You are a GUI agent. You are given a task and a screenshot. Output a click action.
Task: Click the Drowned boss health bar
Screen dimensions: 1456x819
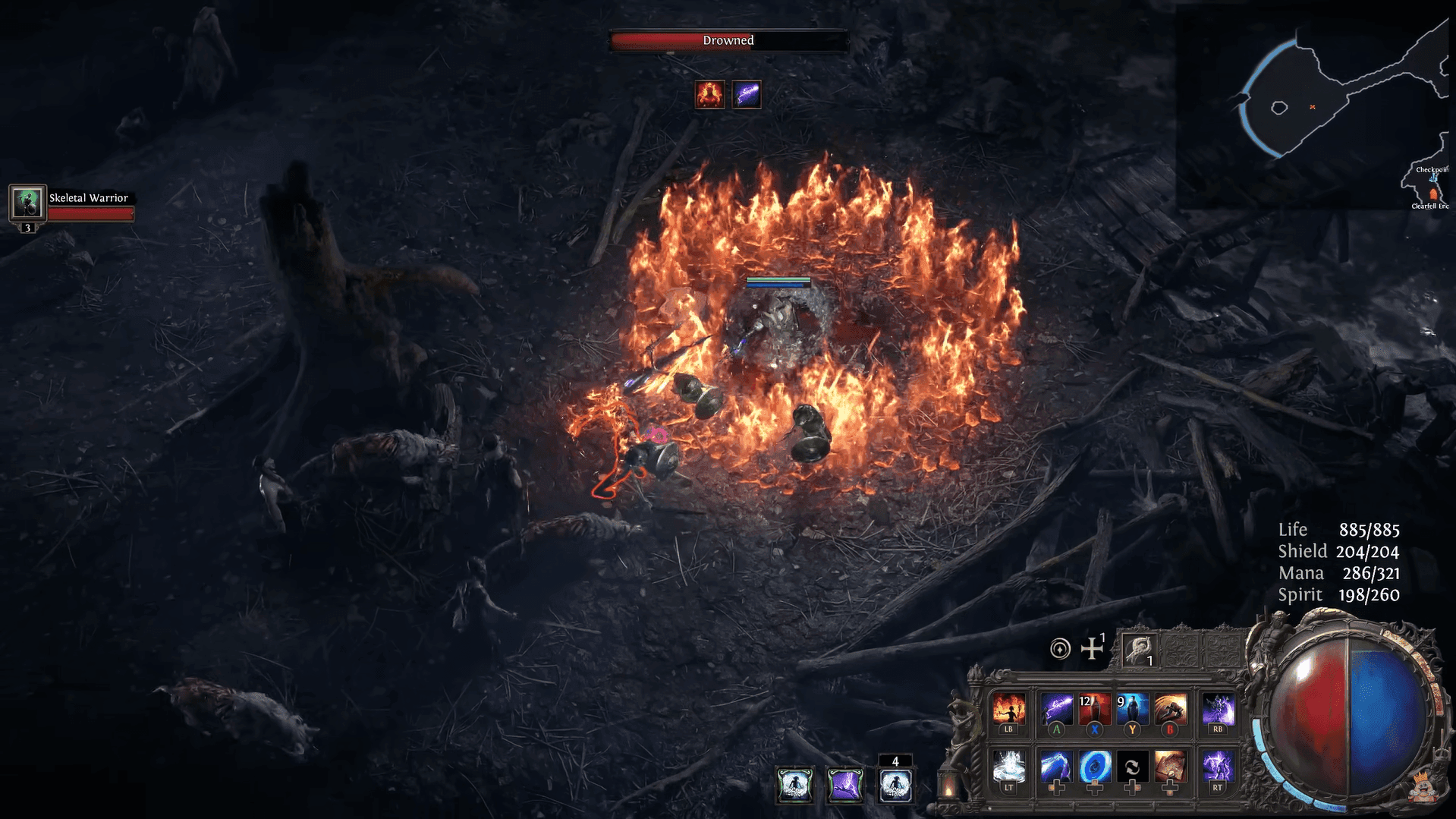click(x=728, y=42)
